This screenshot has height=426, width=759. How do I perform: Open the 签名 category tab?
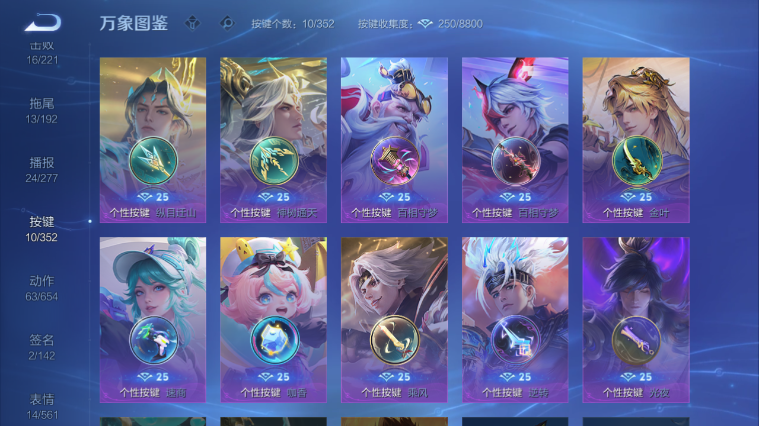pos(42,346)
